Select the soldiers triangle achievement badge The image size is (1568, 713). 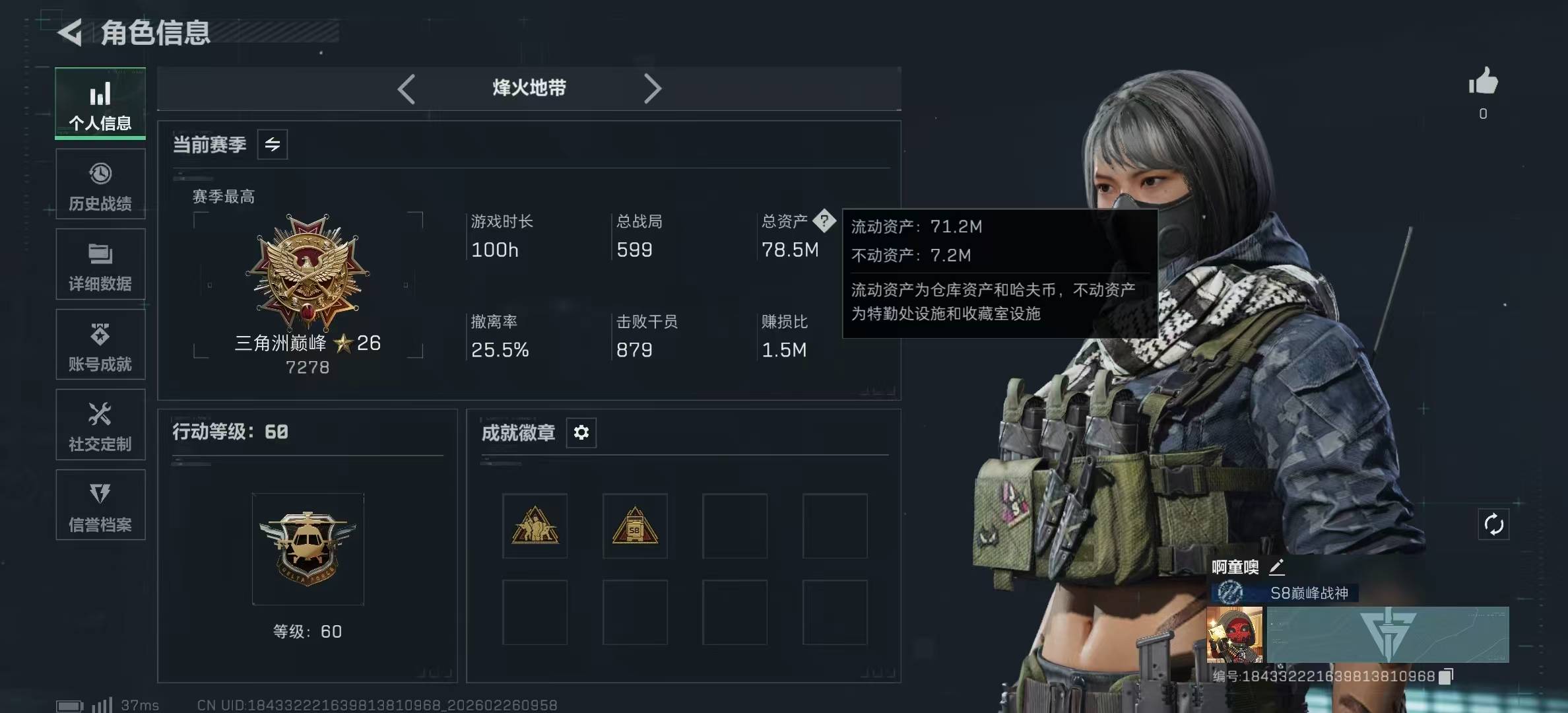535,526
